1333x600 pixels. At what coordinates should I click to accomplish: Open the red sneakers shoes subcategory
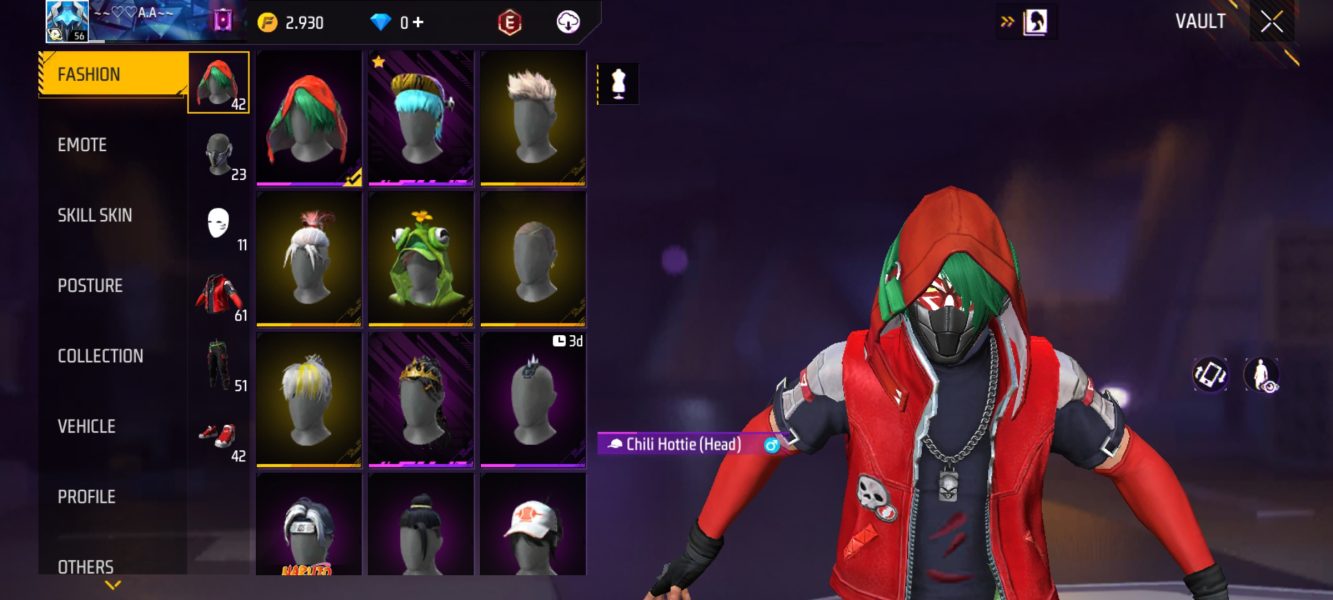pos(219,435)
